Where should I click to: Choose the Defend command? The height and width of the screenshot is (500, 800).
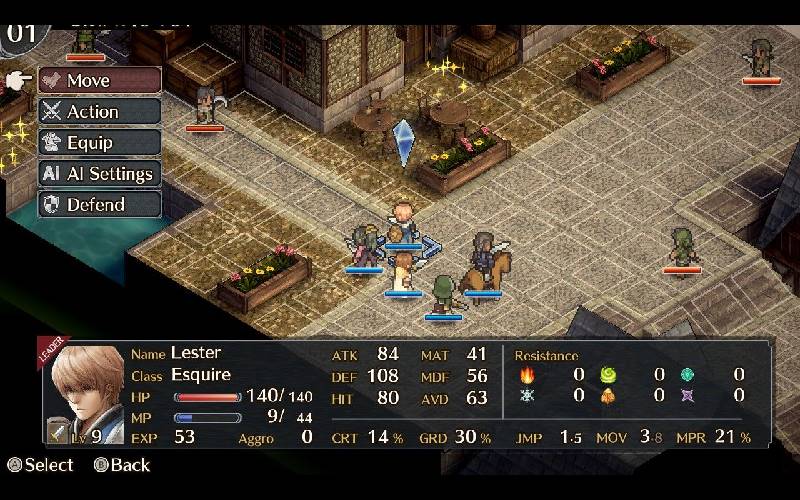pyautogui.click(x=99, y=205)
